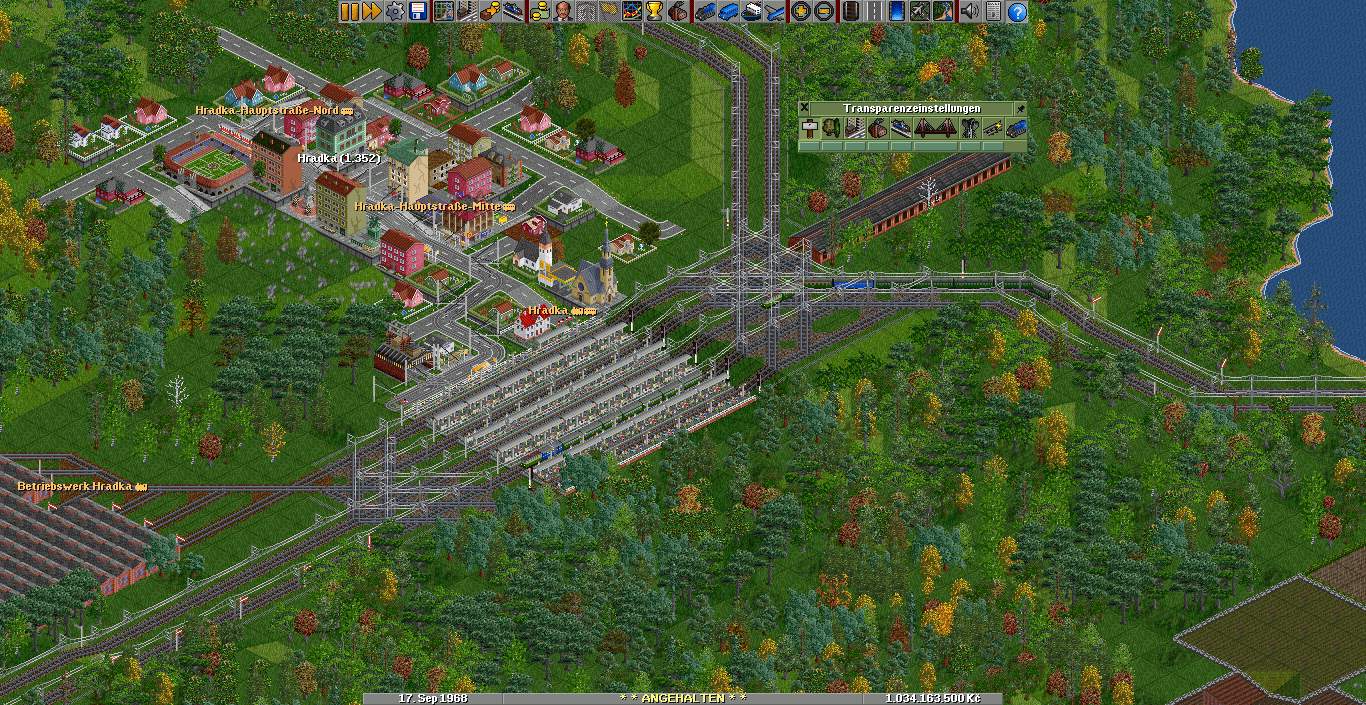Image resolution: width=1366 pixels, height=705 pixels.
Task: Open the golden trophy league table menu
Action: pyautogui.click(x=654, y=11)
